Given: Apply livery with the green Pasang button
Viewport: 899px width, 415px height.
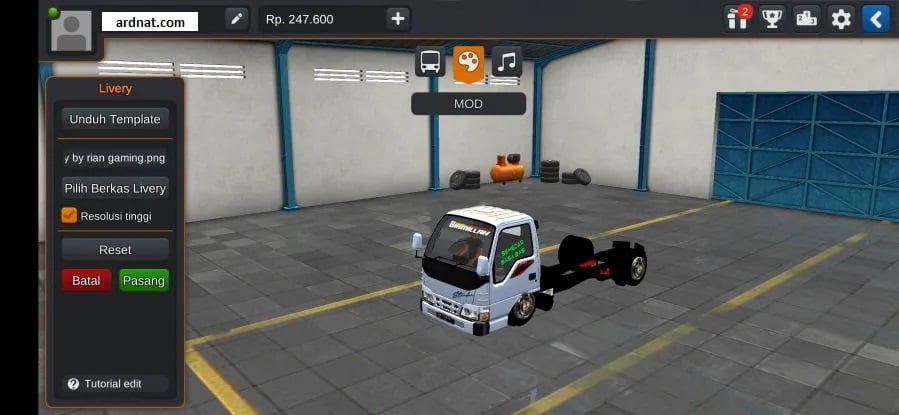Looking at the screenshot, I should click(x=143, y=280).
